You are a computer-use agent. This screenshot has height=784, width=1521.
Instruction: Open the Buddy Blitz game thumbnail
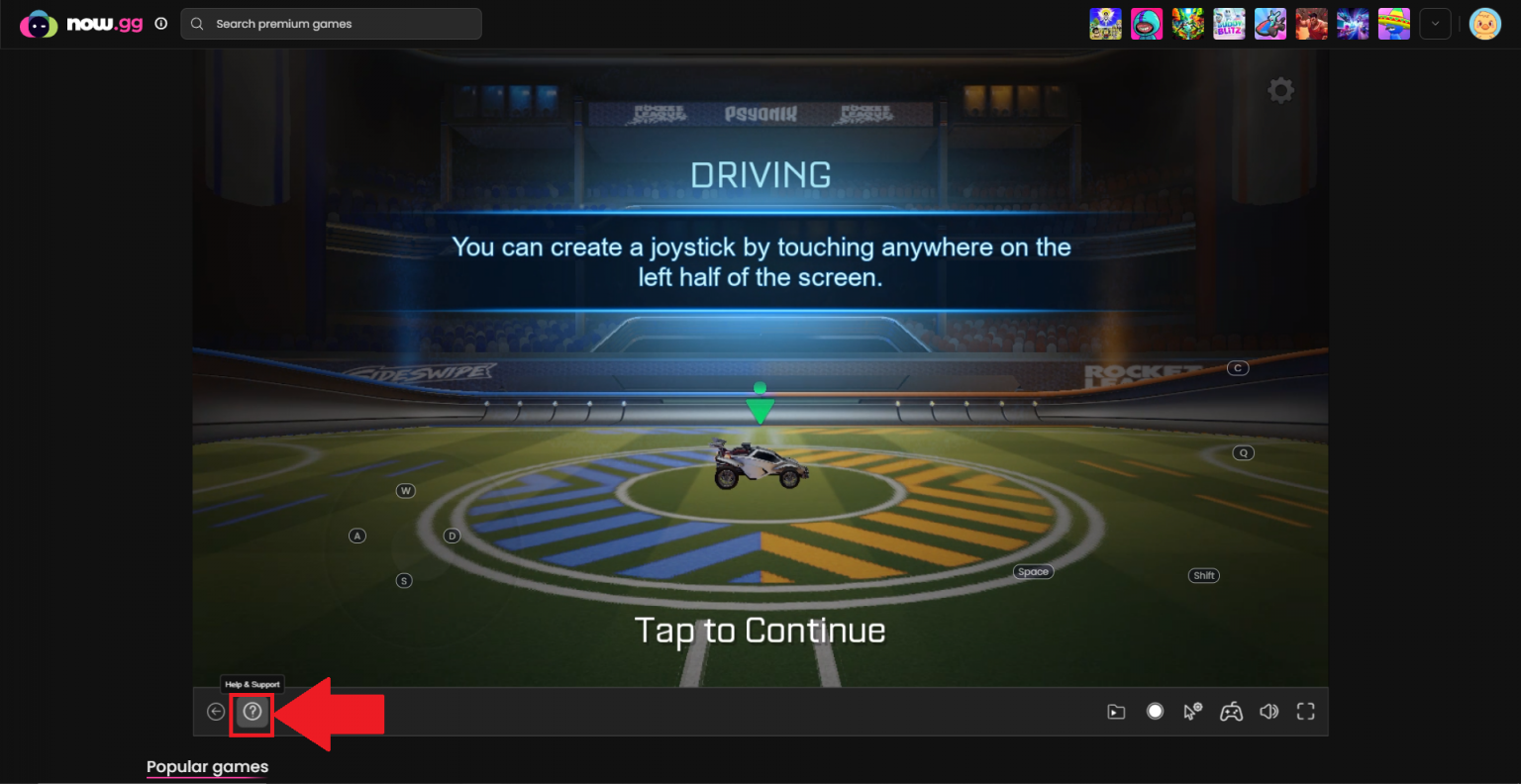1229,24
